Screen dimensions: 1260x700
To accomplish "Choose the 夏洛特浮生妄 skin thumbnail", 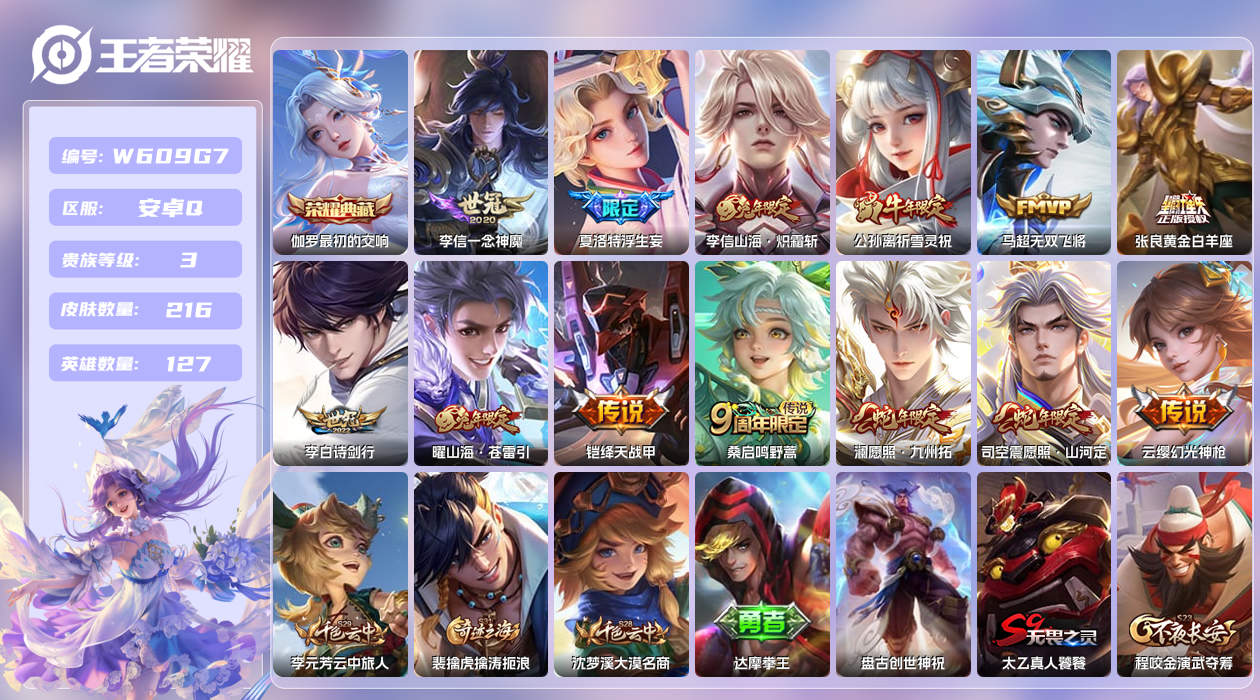I will point(622,152).
